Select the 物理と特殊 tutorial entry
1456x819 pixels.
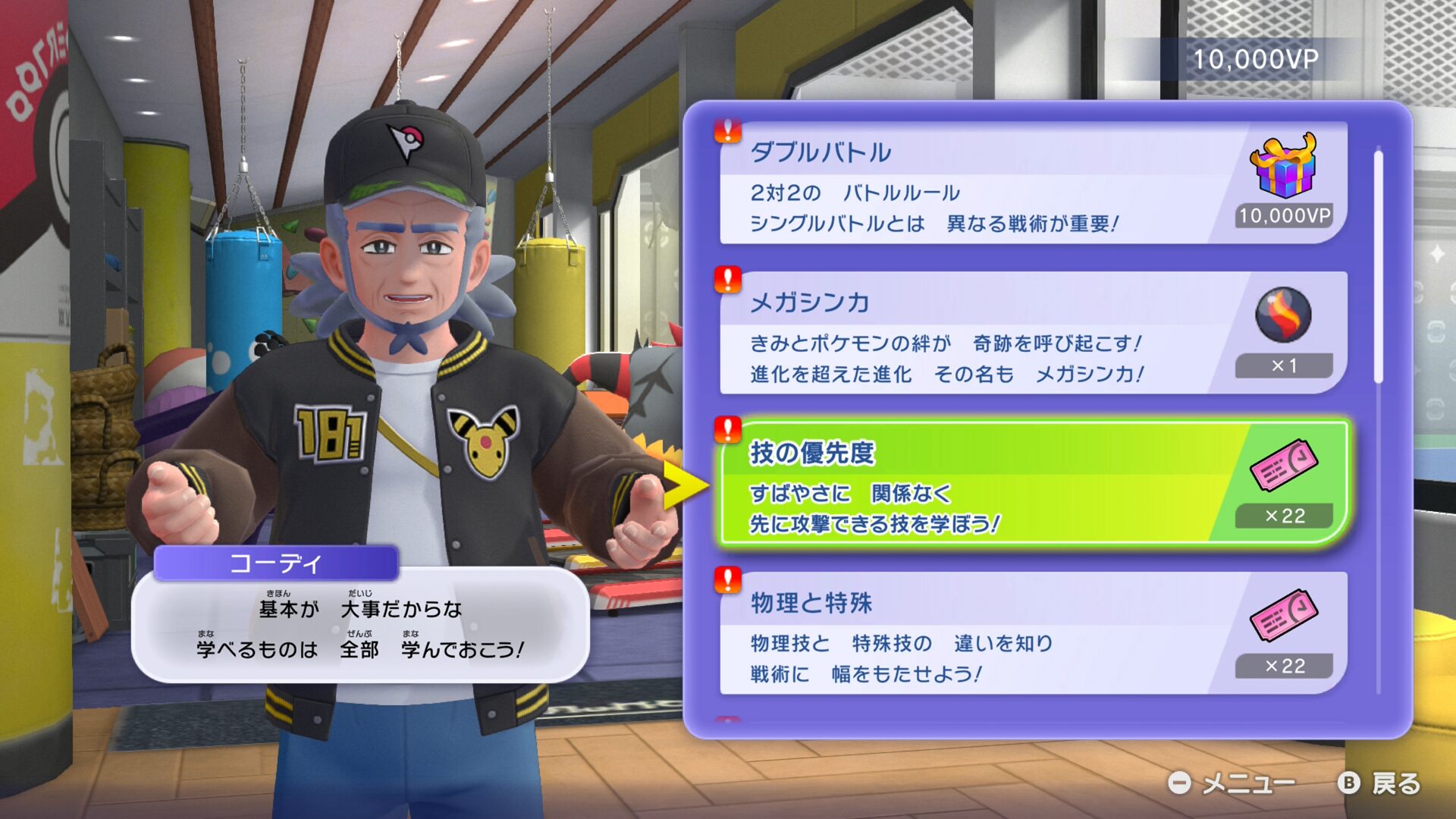978,634
